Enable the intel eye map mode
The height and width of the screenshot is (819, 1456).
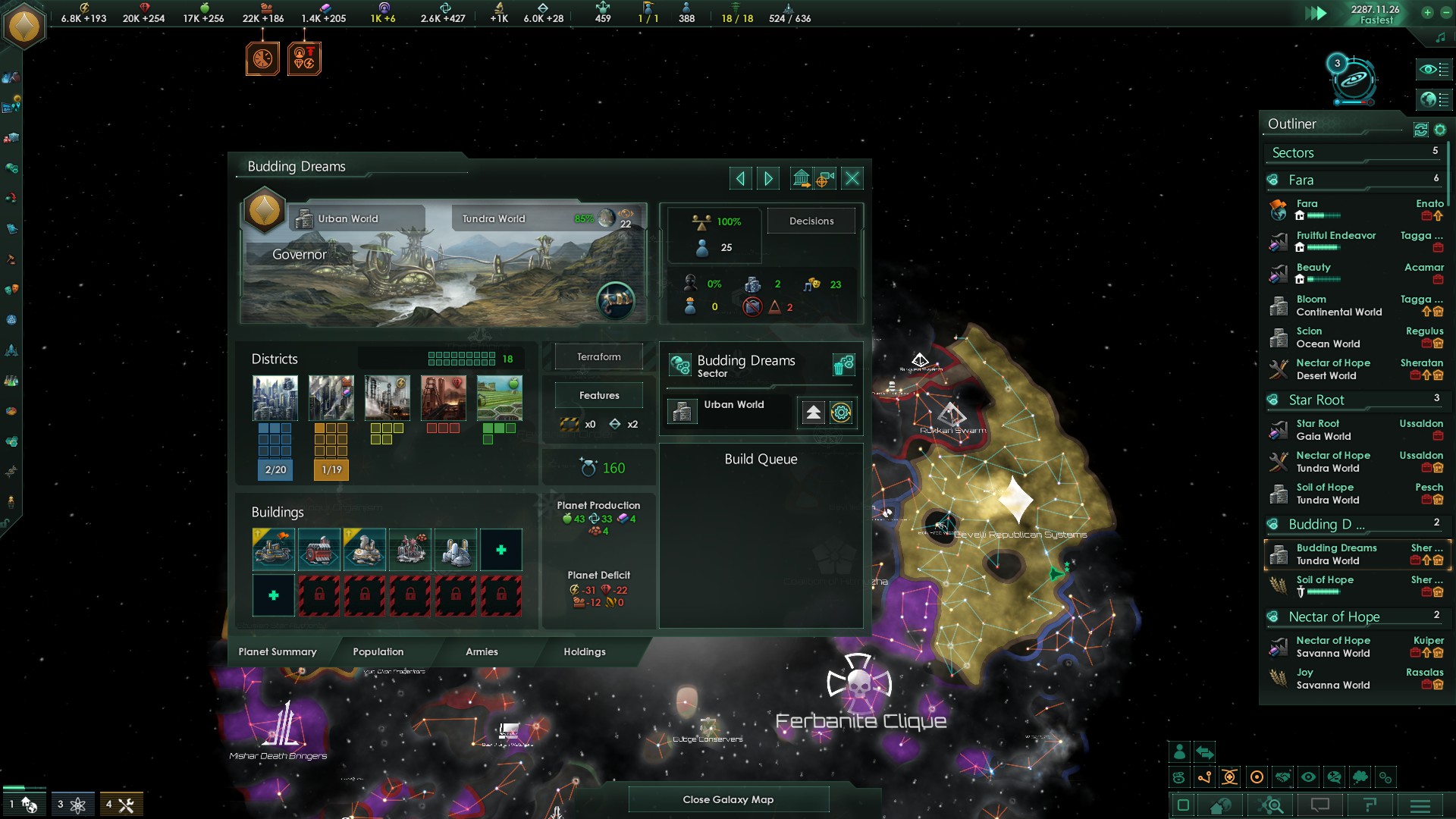[1308, 777]
